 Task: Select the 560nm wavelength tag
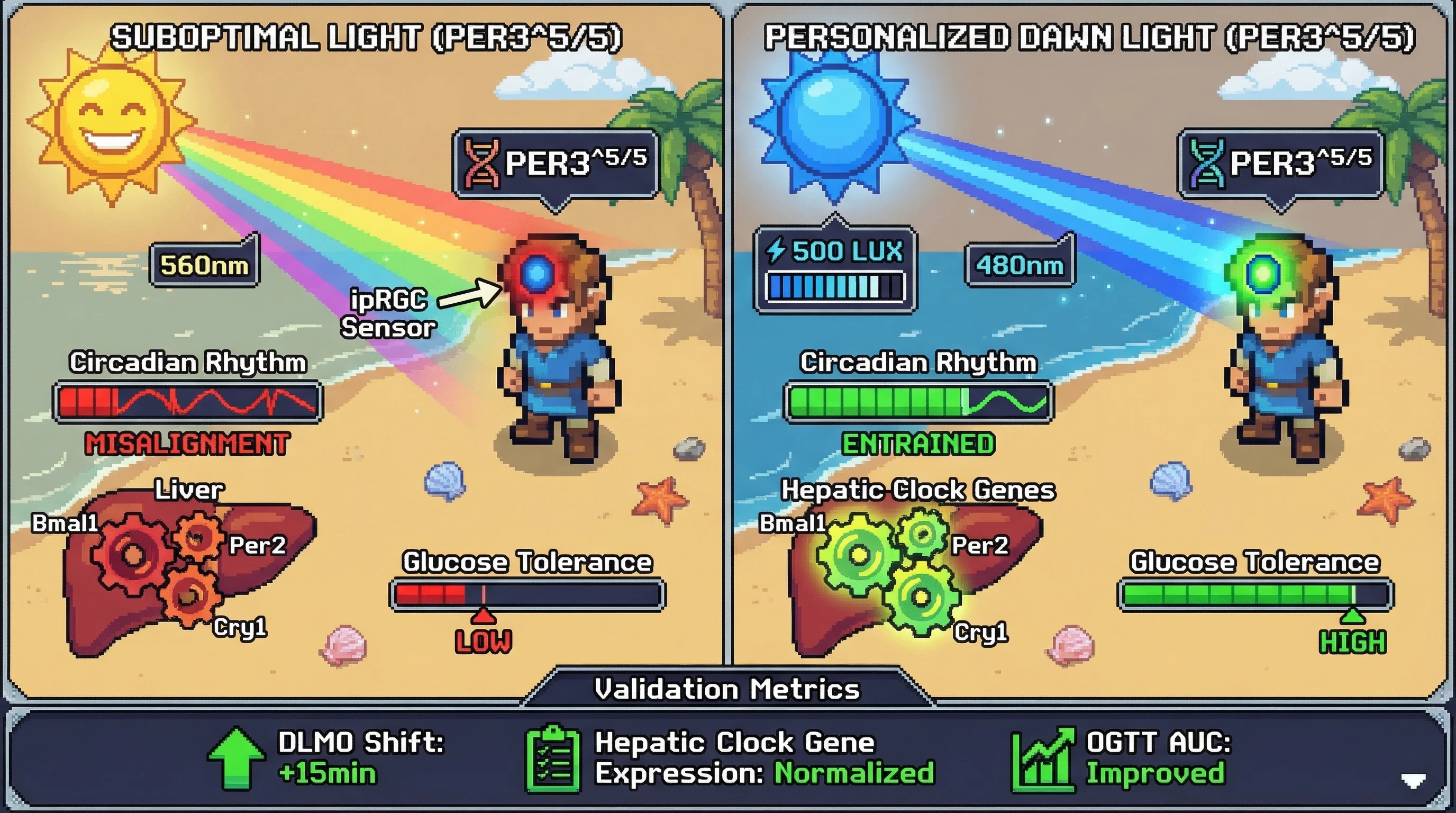[204, 265]
